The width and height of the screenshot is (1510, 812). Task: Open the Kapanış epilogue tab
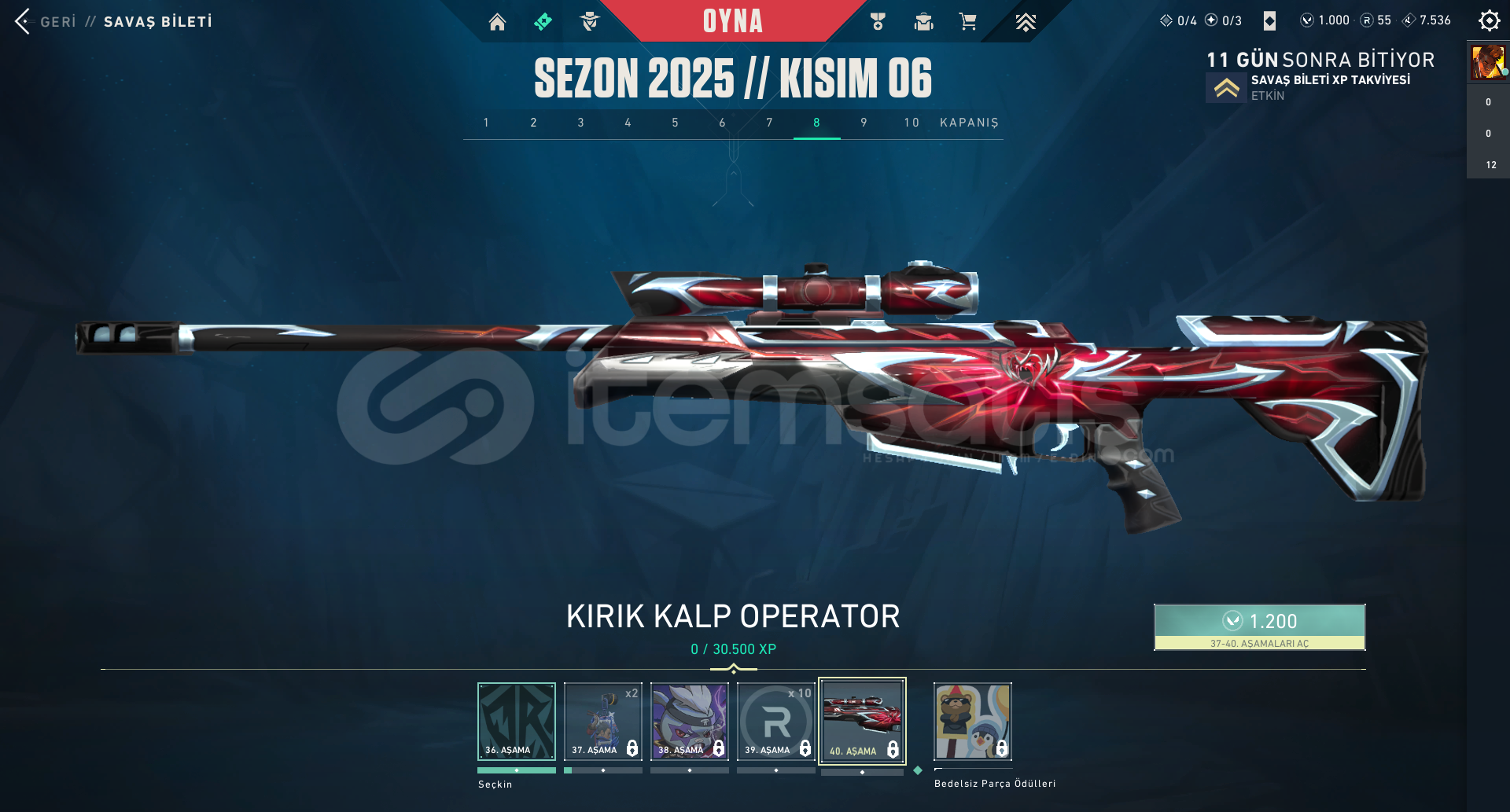pos(969,123)
